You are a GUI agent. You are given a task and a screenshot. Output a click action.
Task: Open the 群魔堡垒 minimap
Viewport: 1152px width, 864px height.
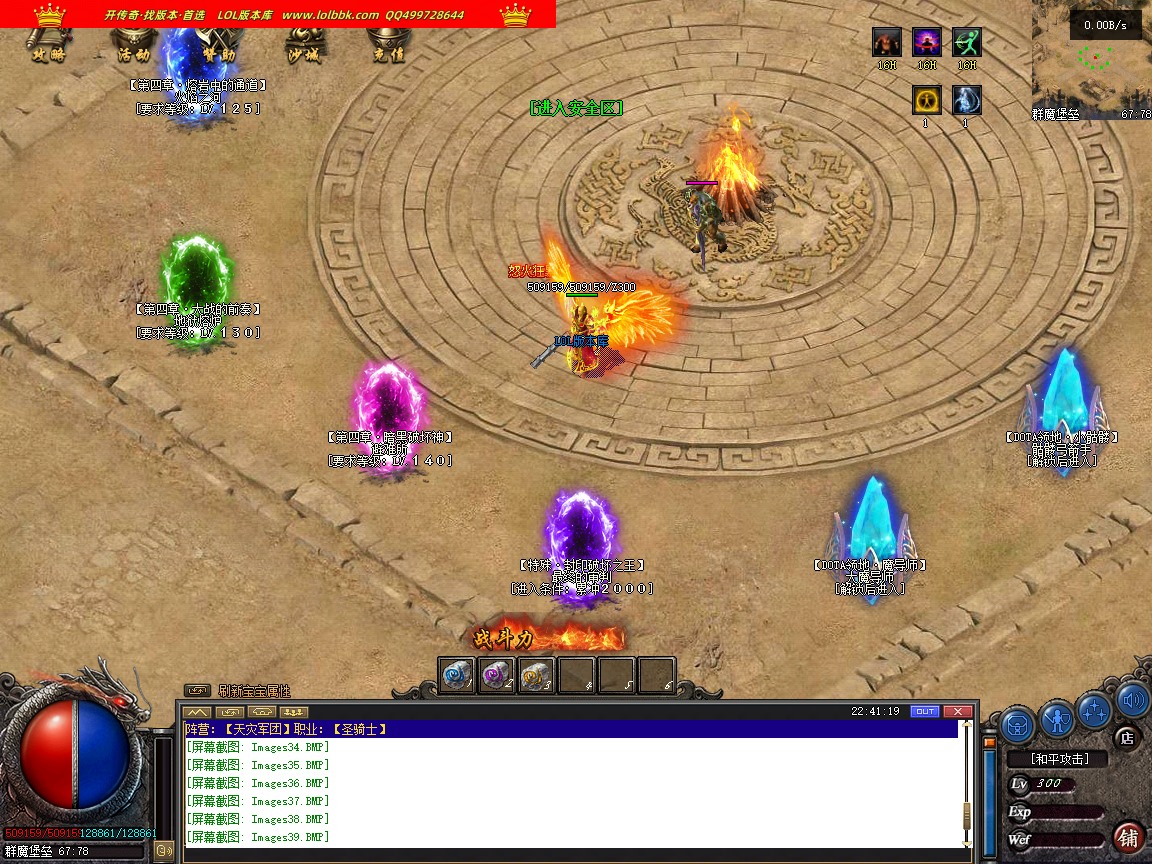click(x=1091, y=64)
